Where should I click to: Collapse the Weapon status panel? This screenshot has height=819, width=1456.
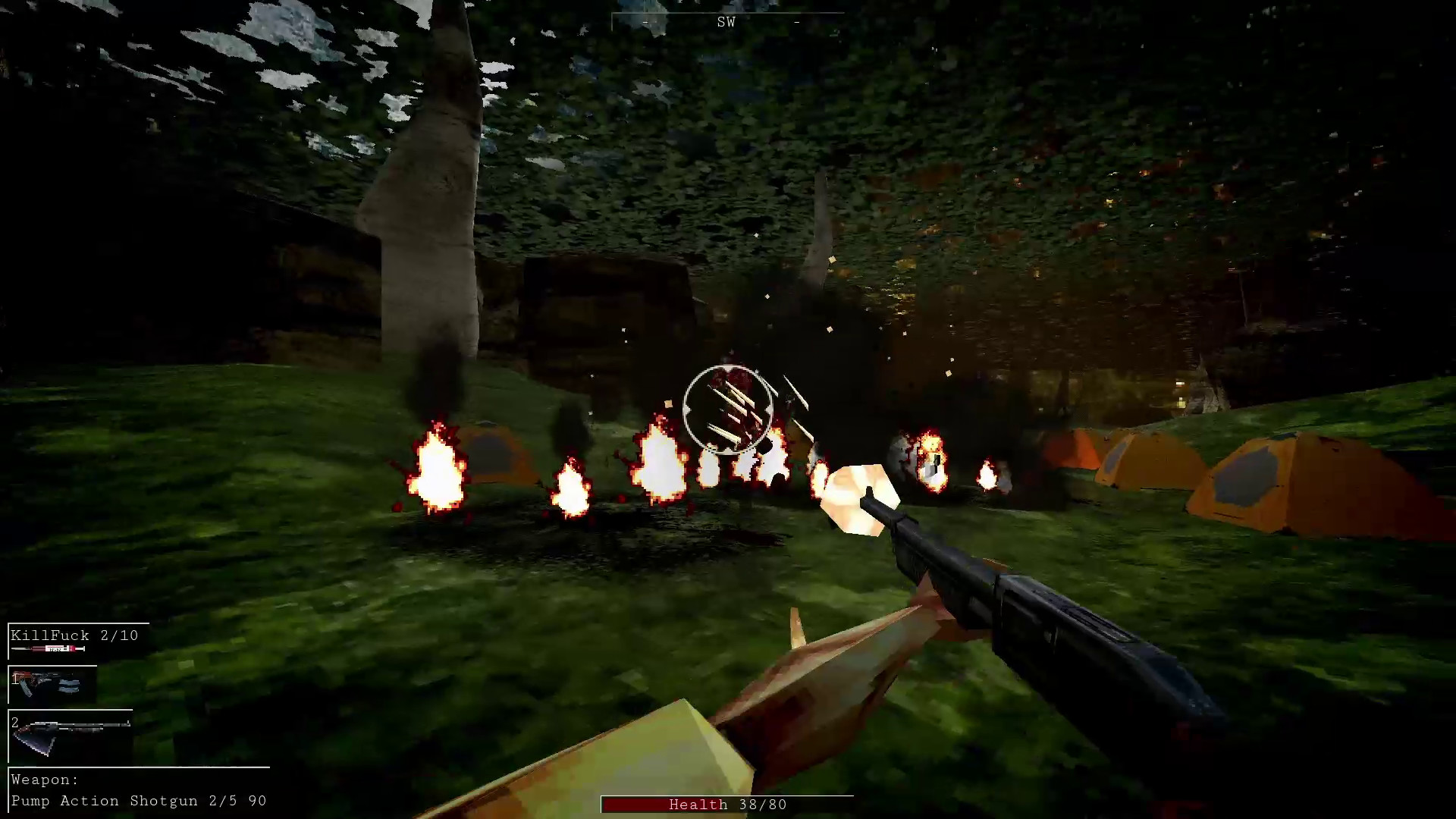tap(139, 789)
